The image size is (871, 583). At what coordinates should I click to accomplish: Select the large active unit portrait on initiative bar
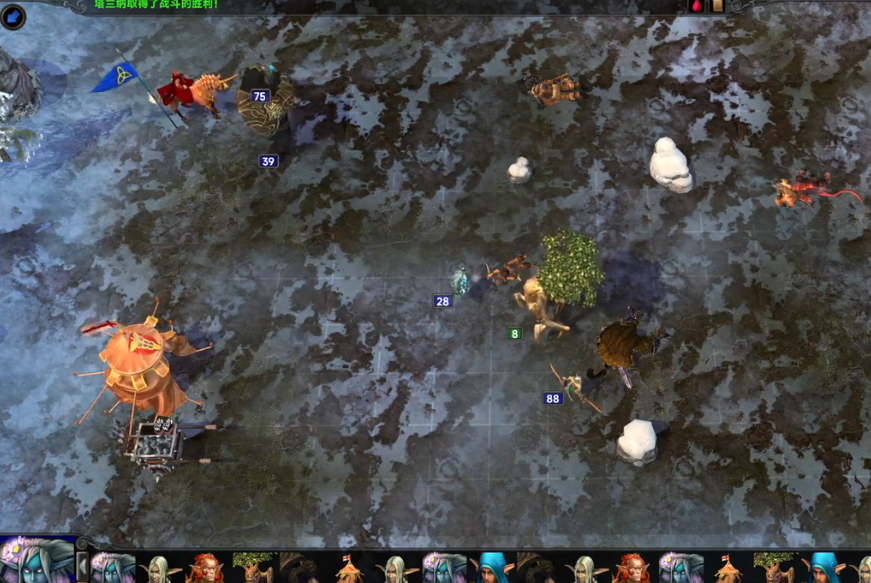37,561
